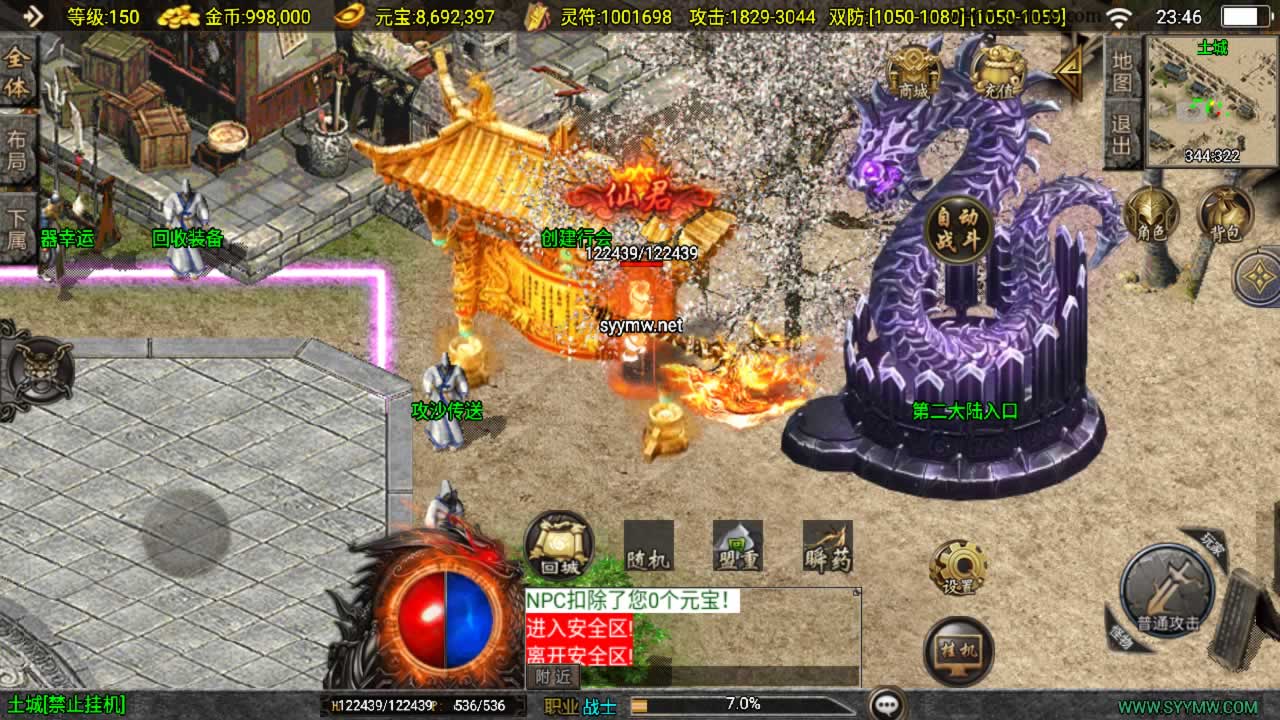Switch to the 附近 chat tab

552,676
